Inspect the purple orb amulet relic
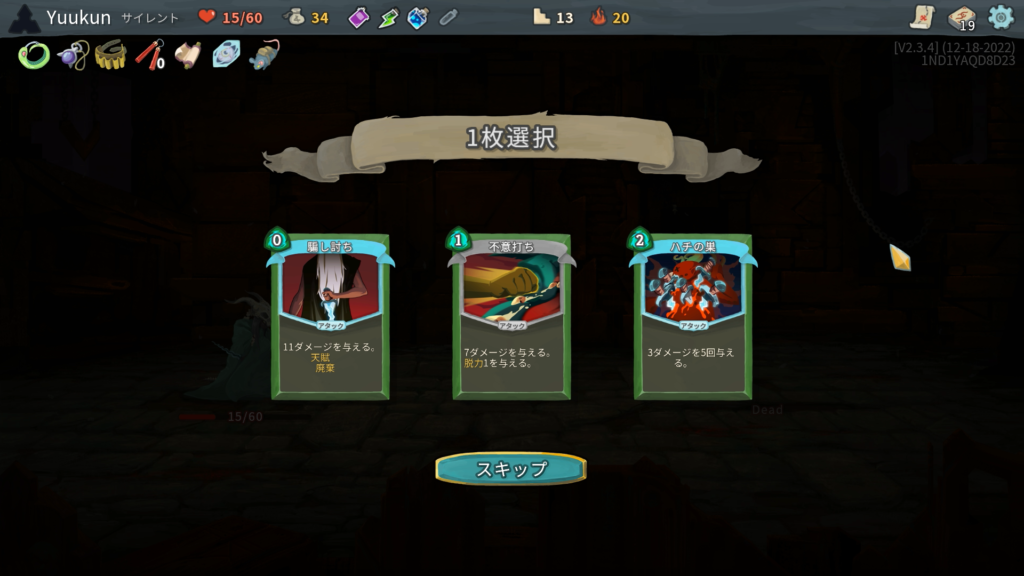The height and width of the screenshot is (576, 1024). [x=72, y=54]
